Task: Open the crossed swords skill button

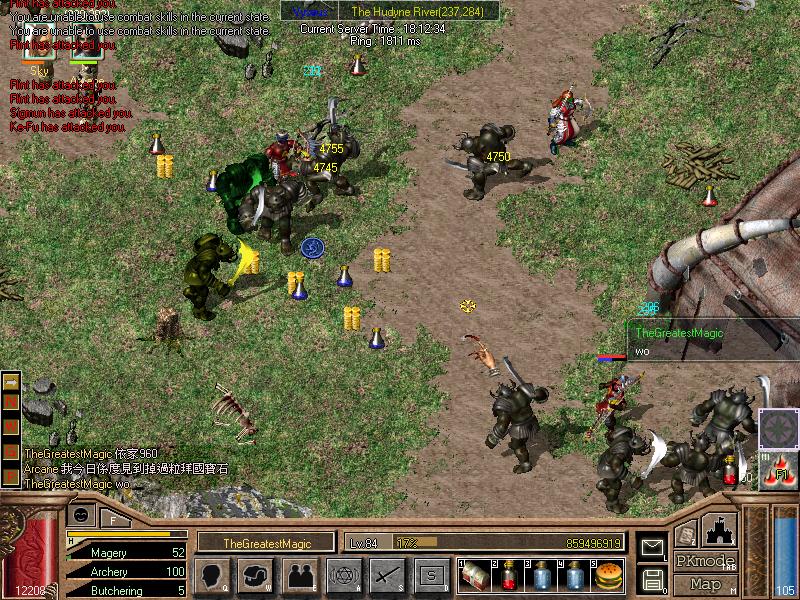Action: click(x=387, y=575)
